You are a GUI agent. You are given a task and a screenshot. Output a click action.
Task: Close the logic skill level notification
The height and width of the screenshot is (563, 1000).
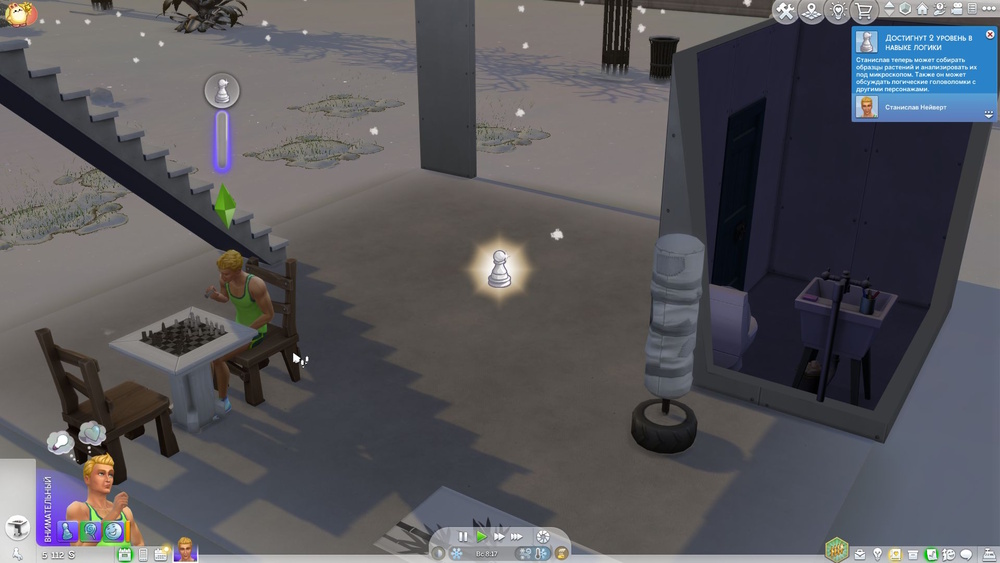pos(990,34)
